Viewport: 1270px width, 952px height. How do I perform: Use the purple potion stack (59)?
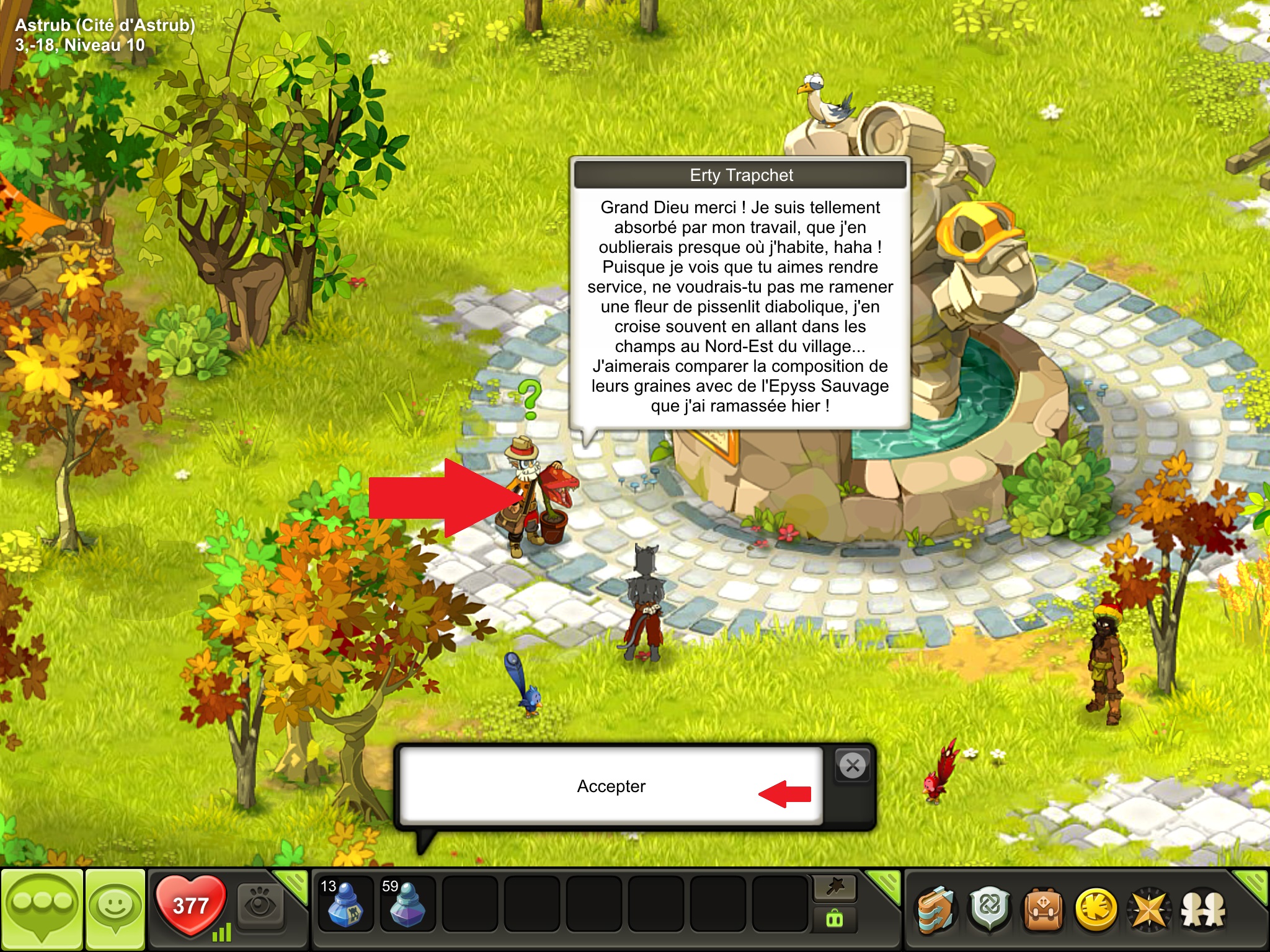tap(407, 904)
